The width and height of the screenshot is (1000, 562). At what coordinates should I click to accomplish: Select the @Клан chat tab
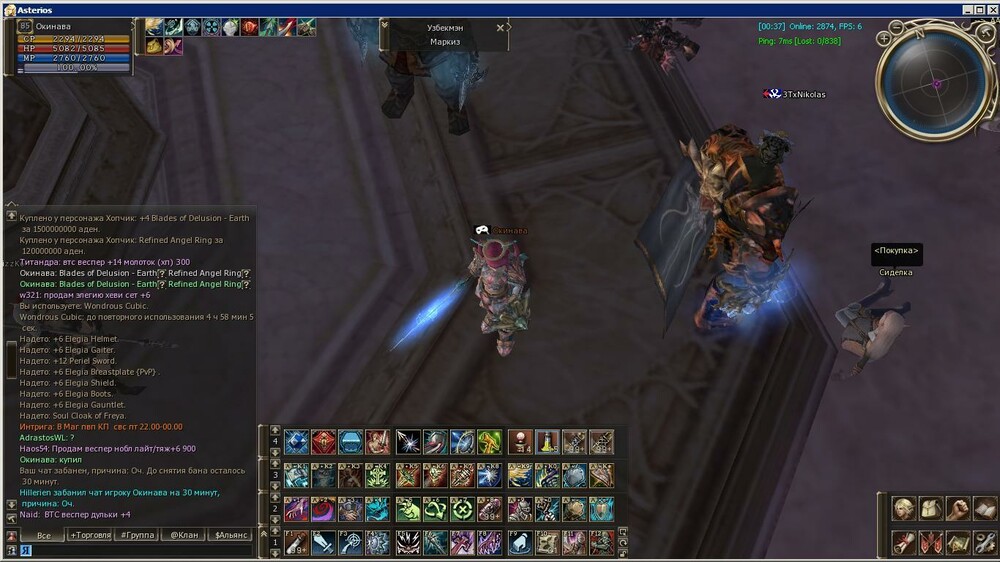[183, 535]
